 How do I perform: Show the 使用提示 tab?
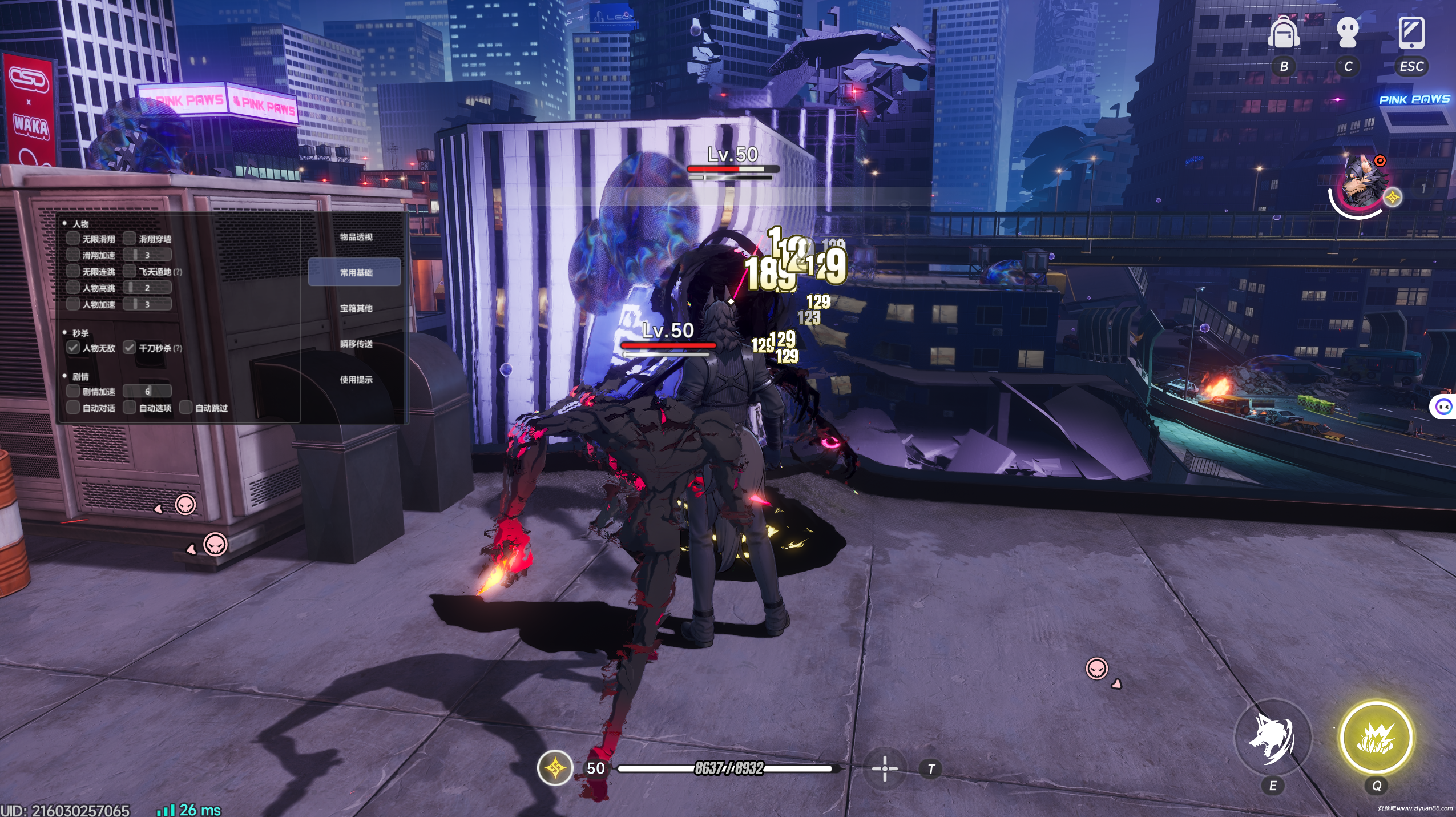tap(356, 380)
